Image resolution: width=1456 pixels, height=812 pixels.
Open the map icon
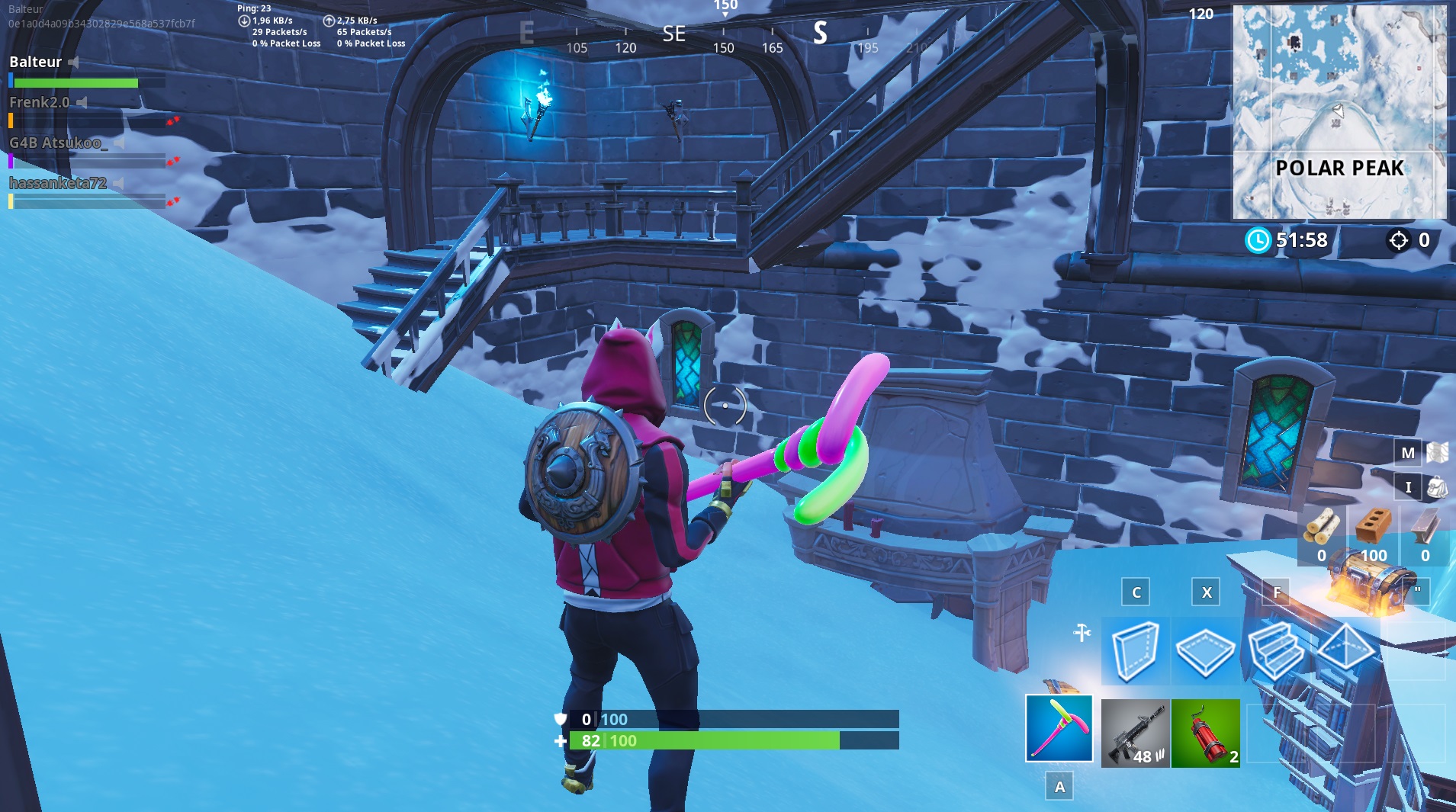pos(1437,453)
